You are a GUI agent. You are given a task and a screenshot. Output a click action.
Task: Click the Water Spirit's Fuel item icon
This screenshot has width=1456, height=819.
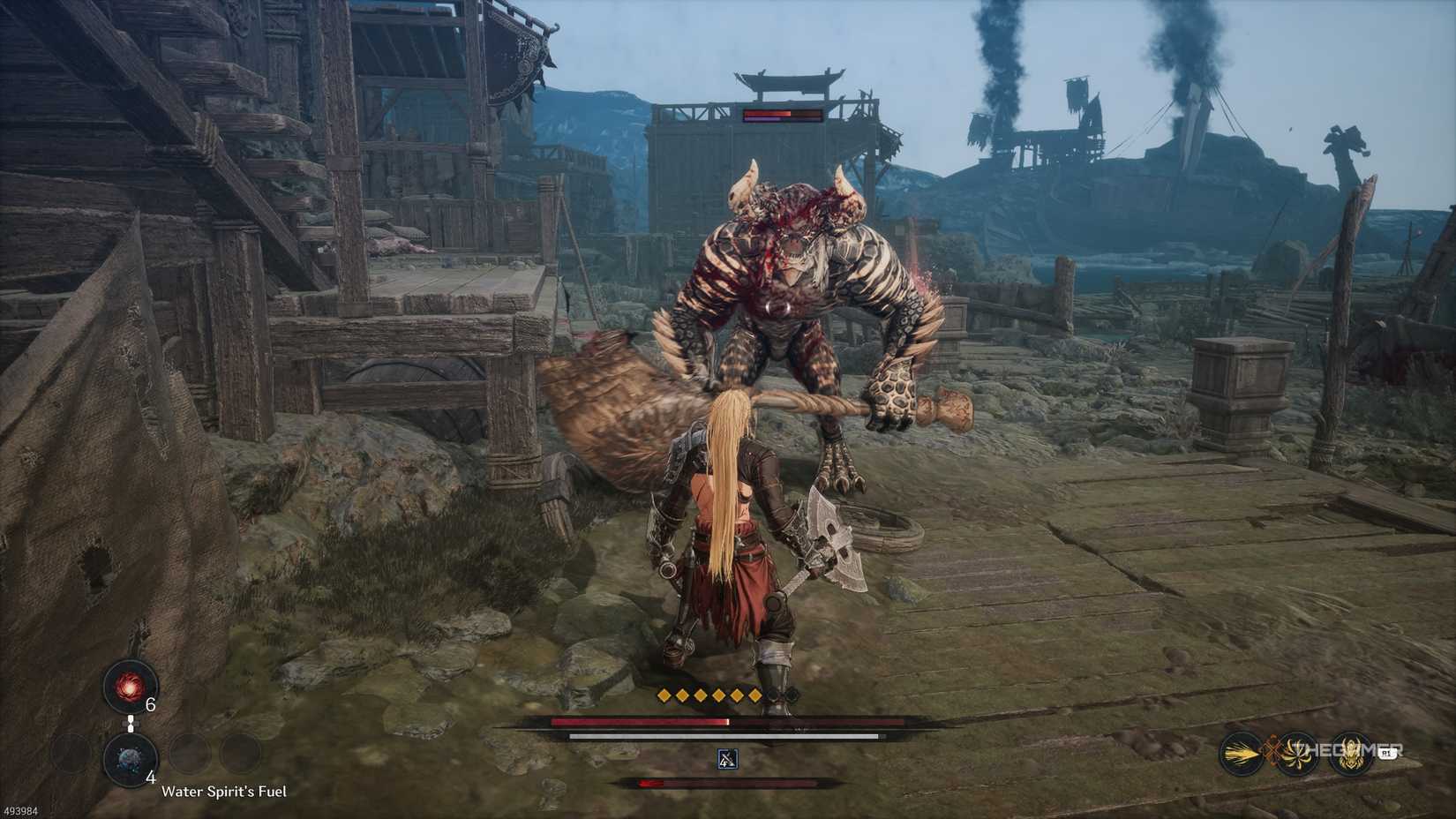tap(130, 759)
